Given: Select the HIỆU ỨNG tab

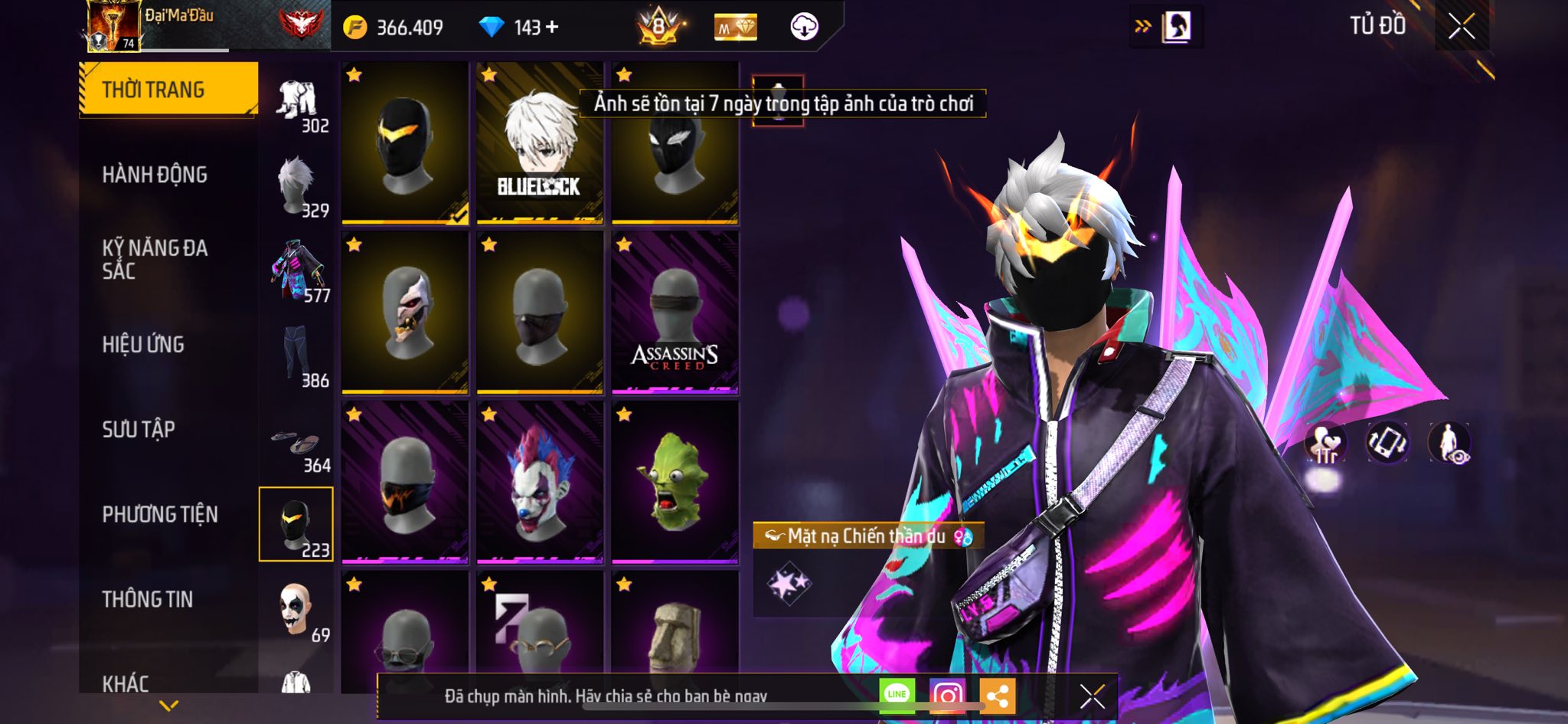Looking at the screenshot, I should click(143, 345).
